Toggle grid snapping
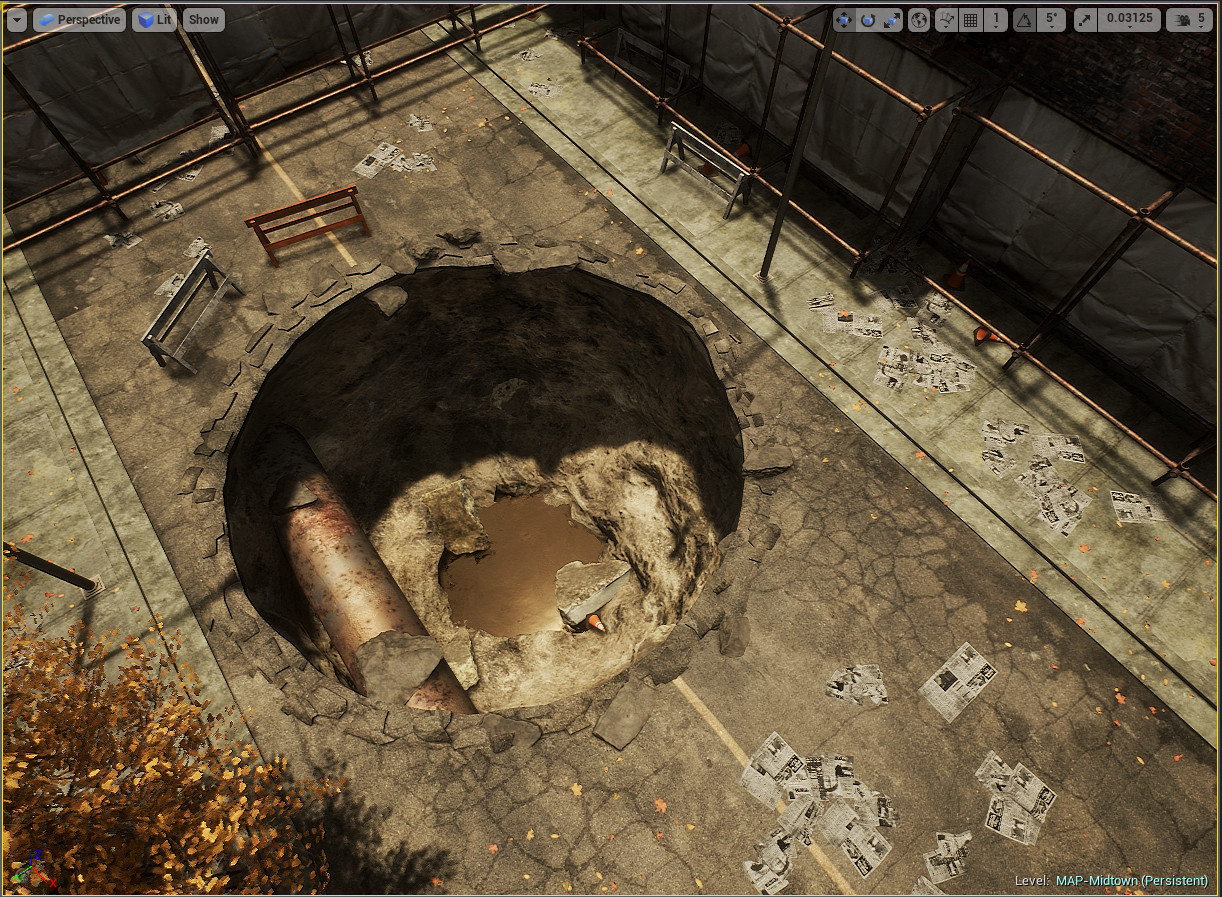The image size is (1222, 897). [x=971, y=20]
